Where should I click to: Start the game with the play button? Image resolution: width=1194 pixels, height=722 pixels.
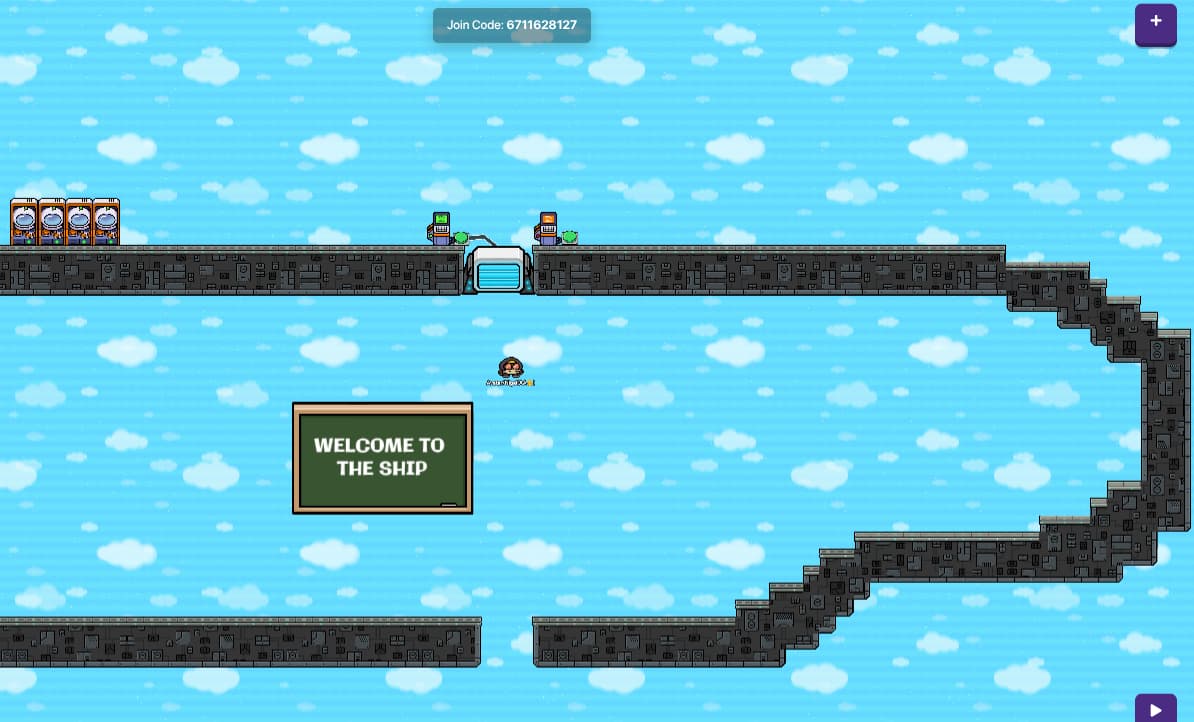pyautogui.click(x=1155, y=709)
